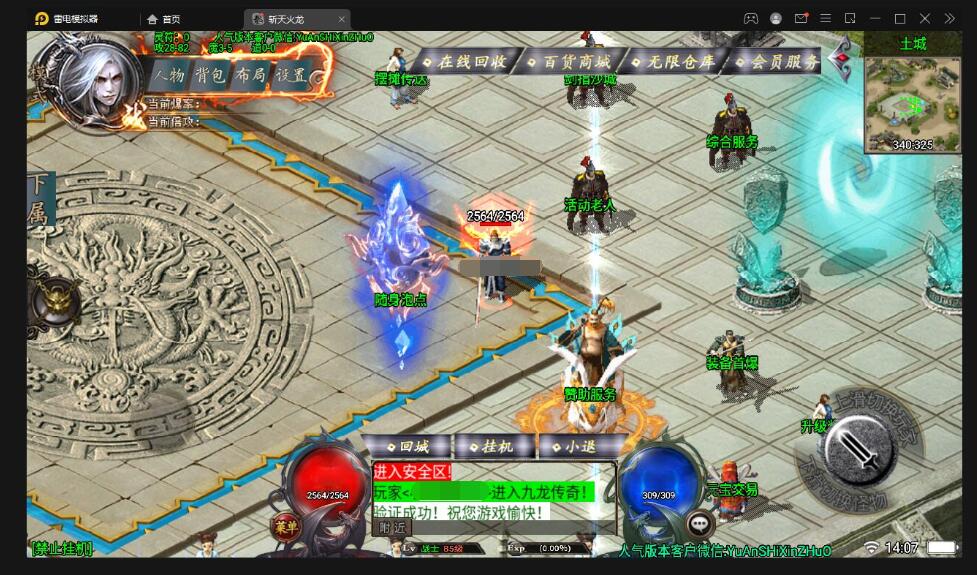Select the 布局 layout button

[250, 75]
